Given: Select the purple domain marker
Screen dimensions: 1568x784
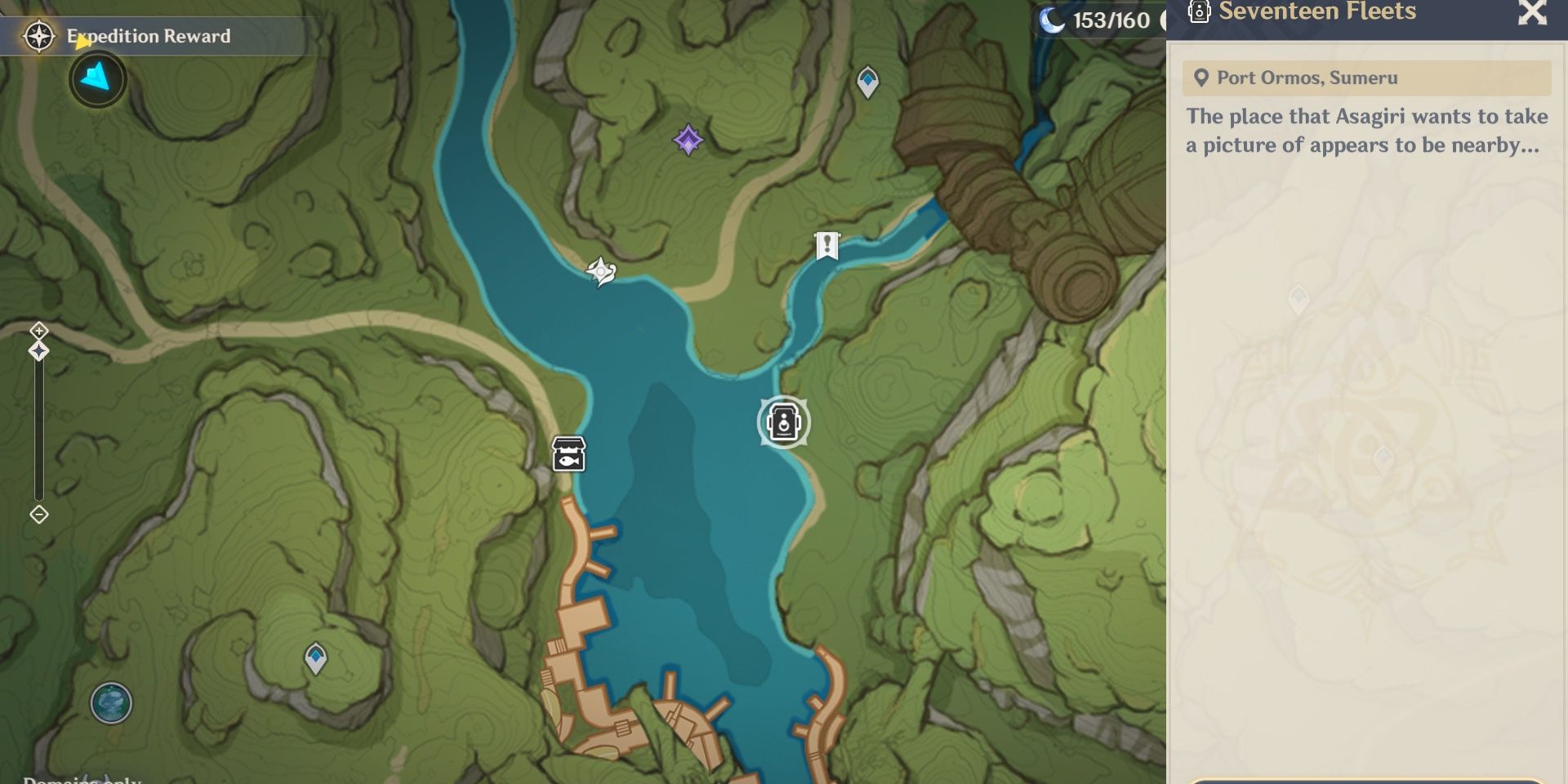Looking at the screenshot, I should click(688, 140).
